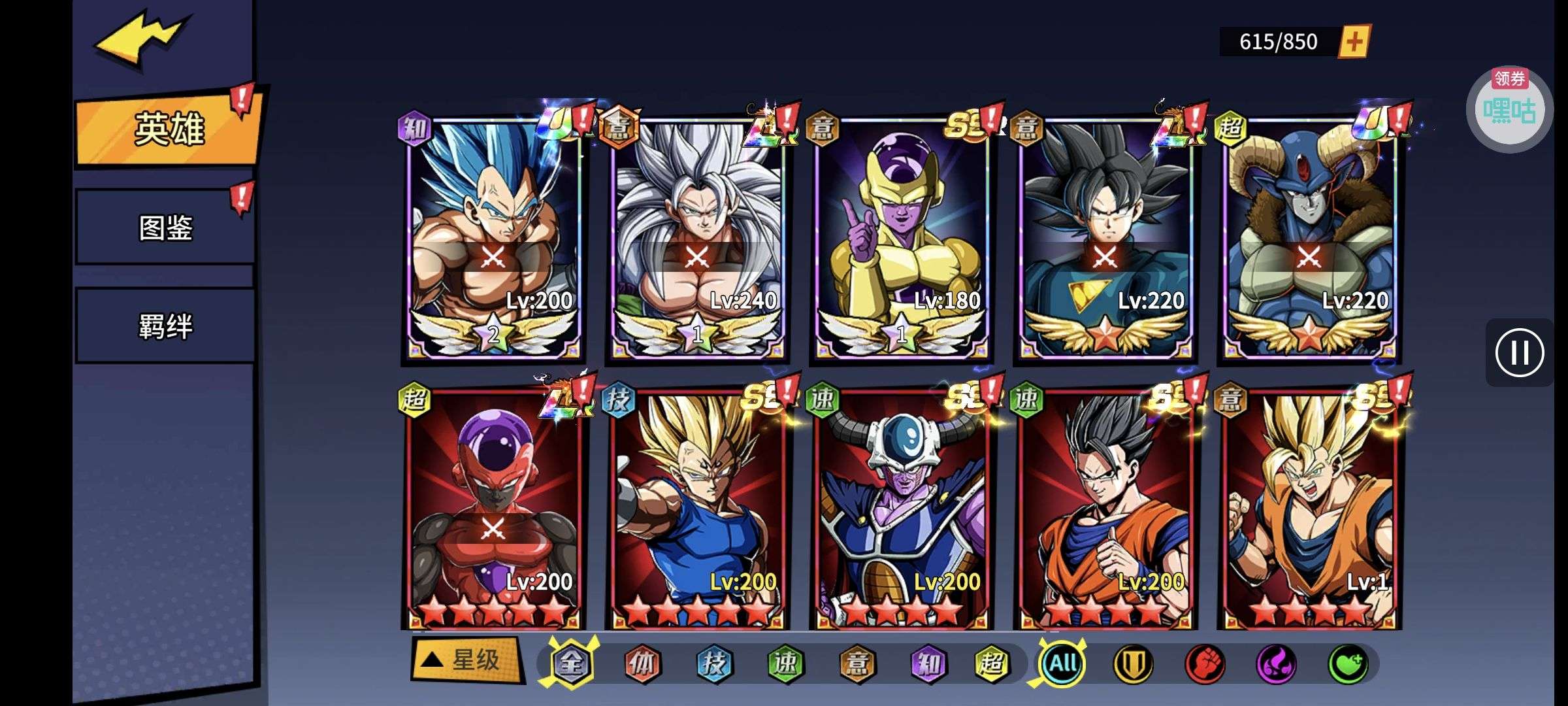
Task: Open the 羁绊 tab
Action: point(165,326)
